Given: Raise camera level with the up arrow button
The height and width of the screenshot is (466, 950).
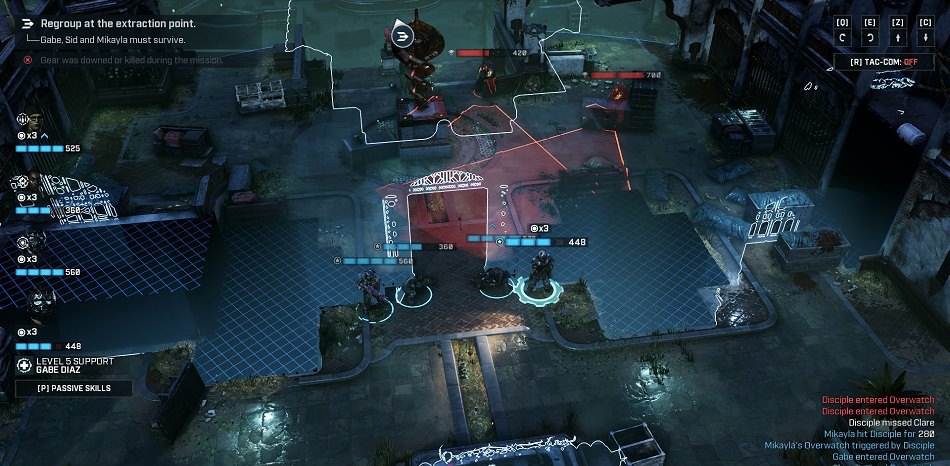Looking at the screenshot, I should coord(899,38).
